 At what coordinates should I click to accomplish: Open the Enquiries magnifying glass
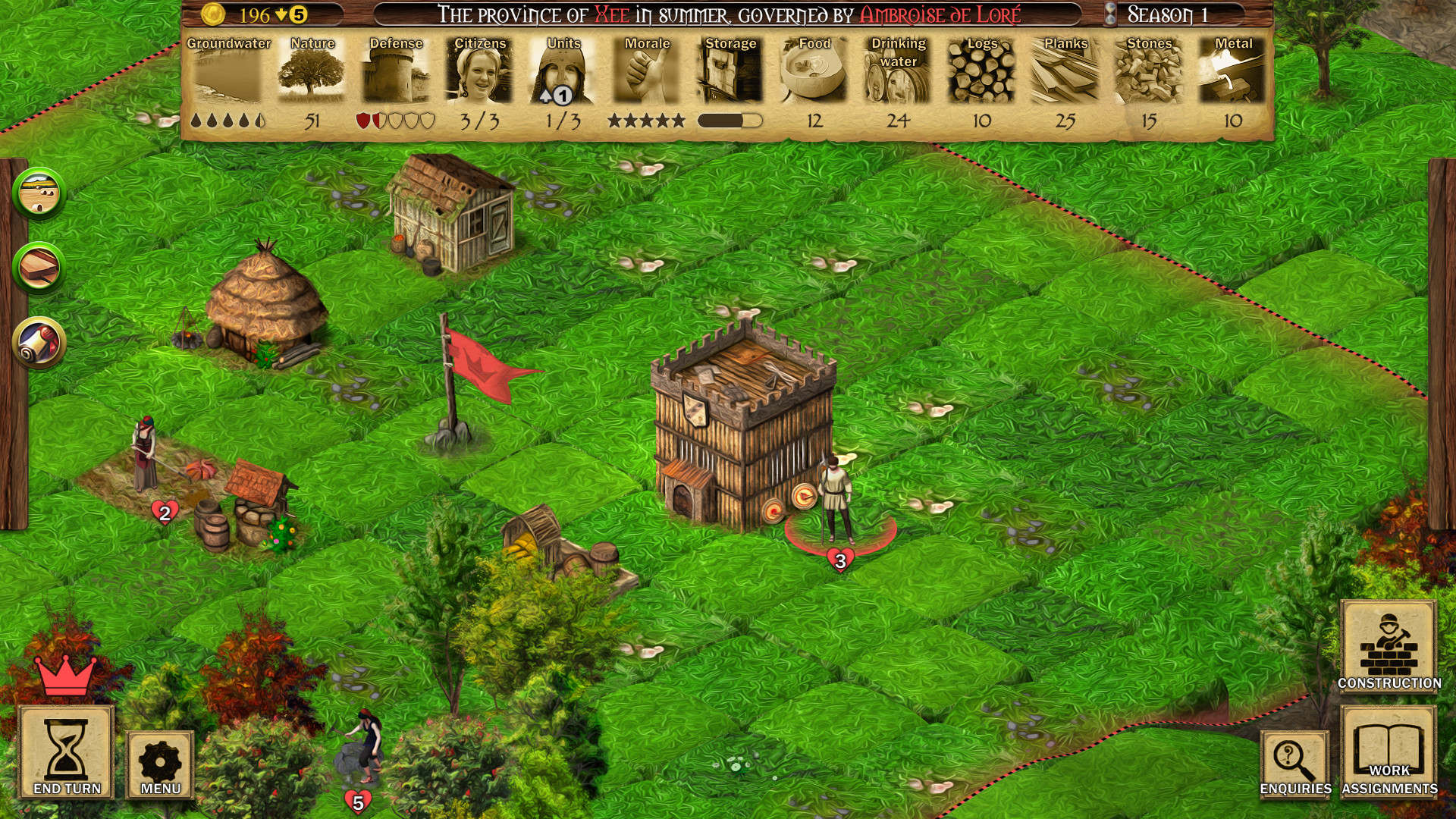(1294, 762)
